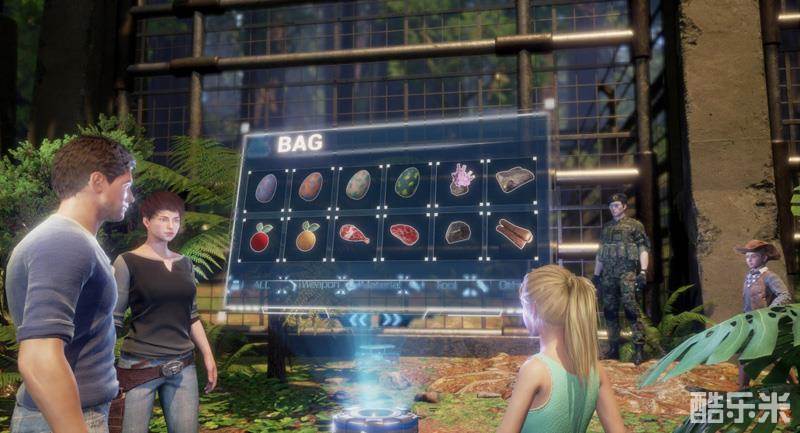Open the Material category tab
The image size is (800, 433).
(381, 285)
